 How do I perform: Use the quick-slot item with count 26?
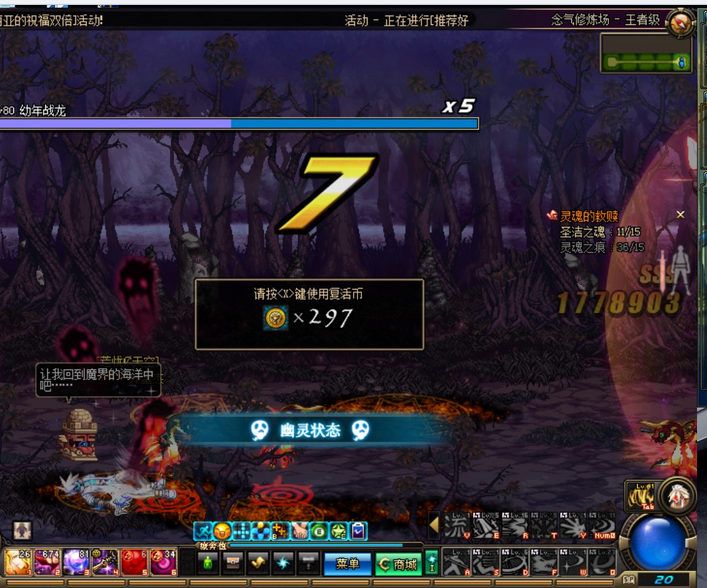pos(18,562)
